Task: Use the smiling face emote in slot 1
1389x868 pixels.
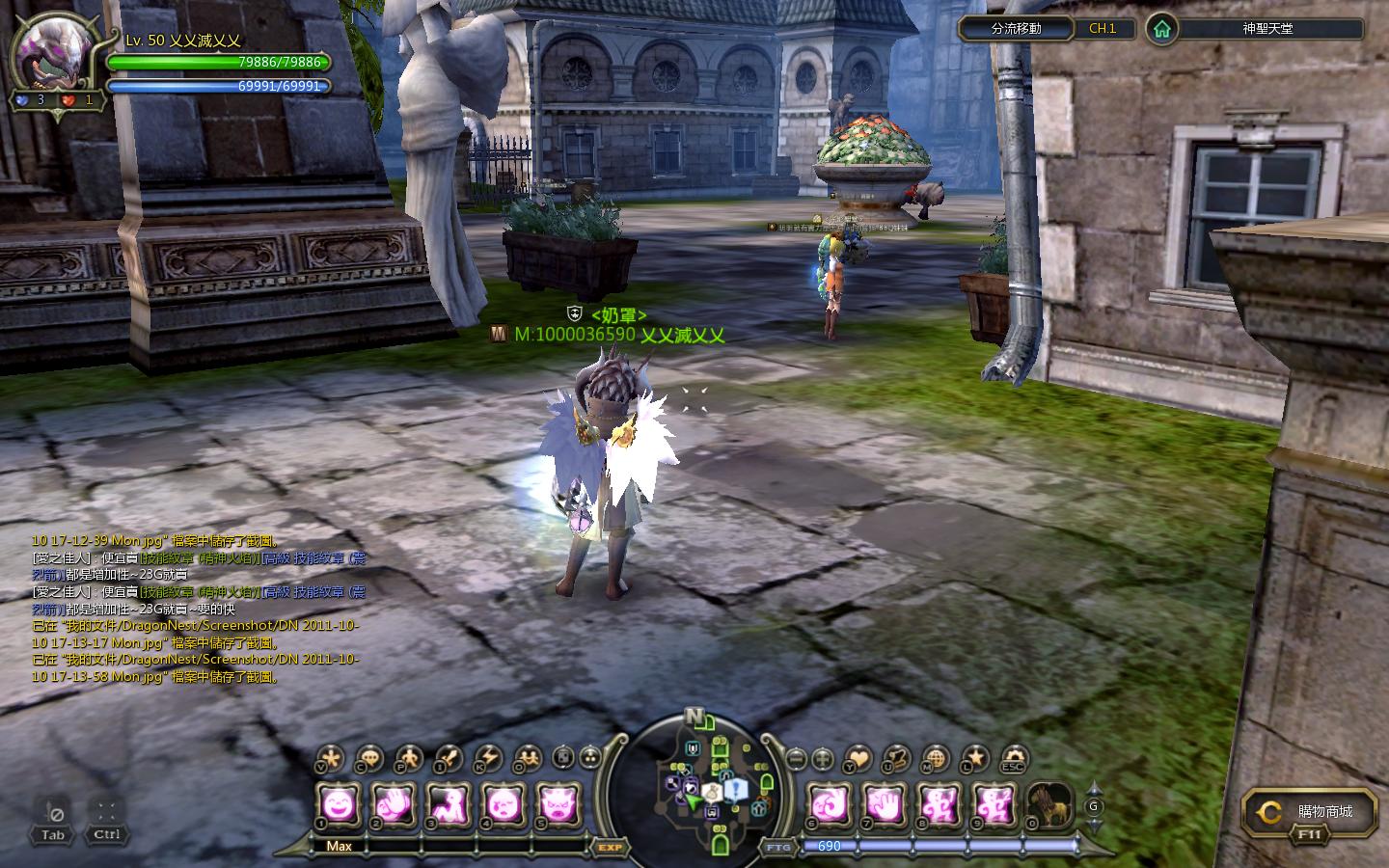Action: [339, 802]
